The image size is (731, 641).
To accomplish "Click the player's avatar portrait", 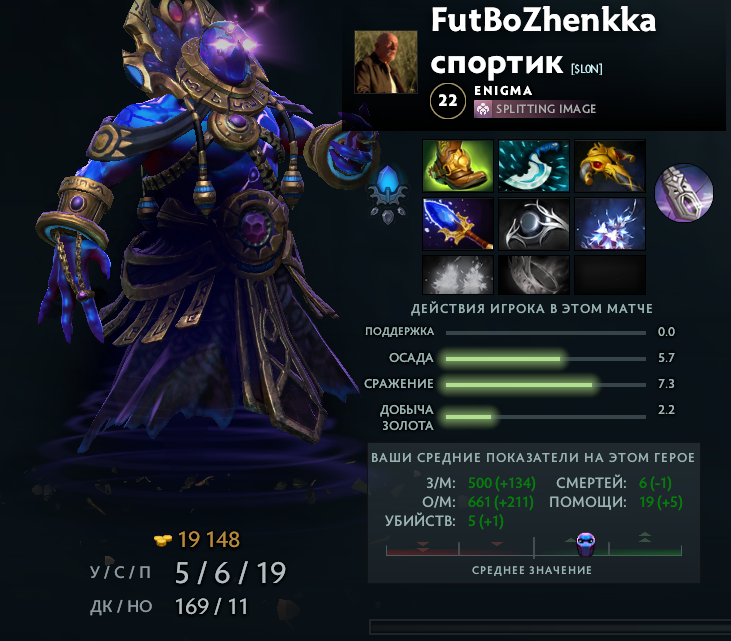I will click(x=386, y=62).
